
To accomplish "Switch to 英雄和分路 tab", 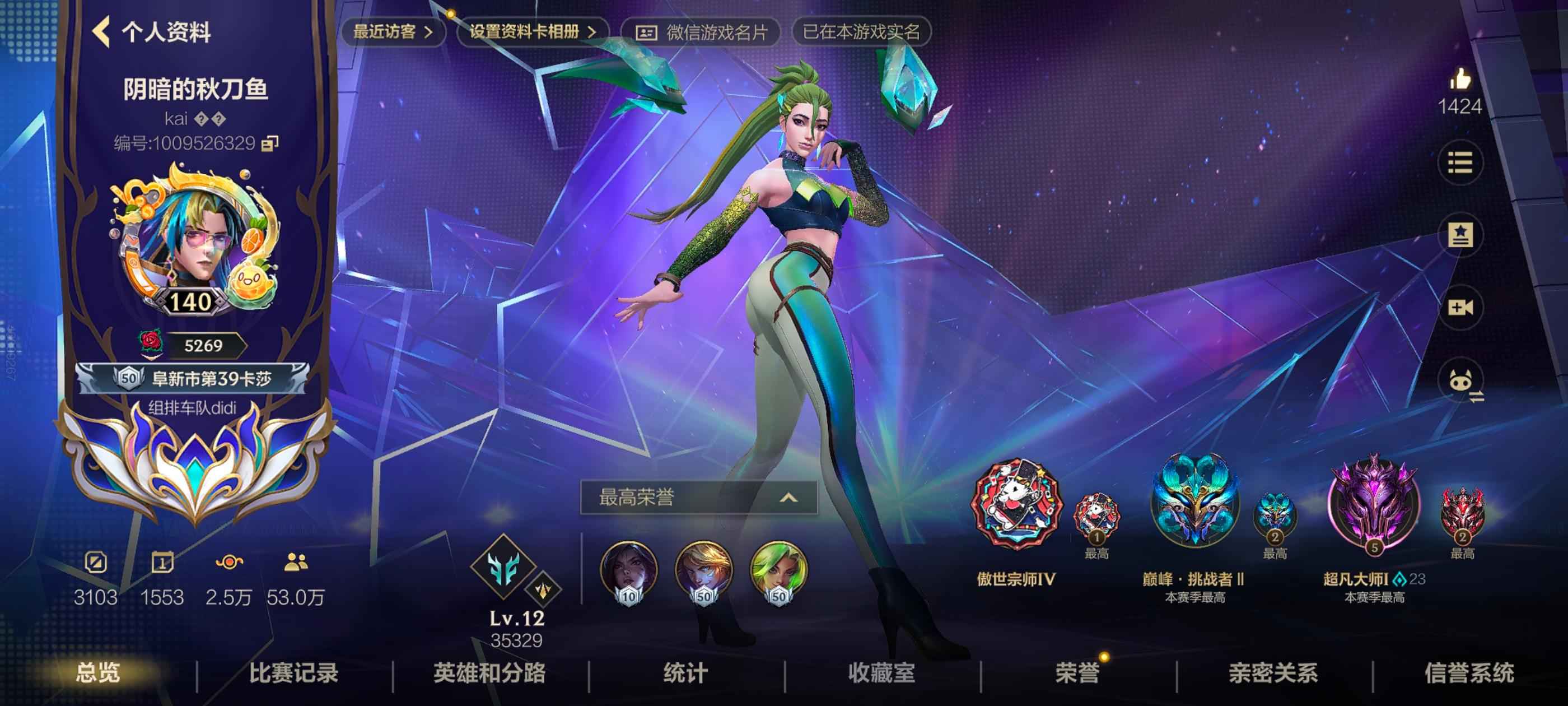I will 489,673.
